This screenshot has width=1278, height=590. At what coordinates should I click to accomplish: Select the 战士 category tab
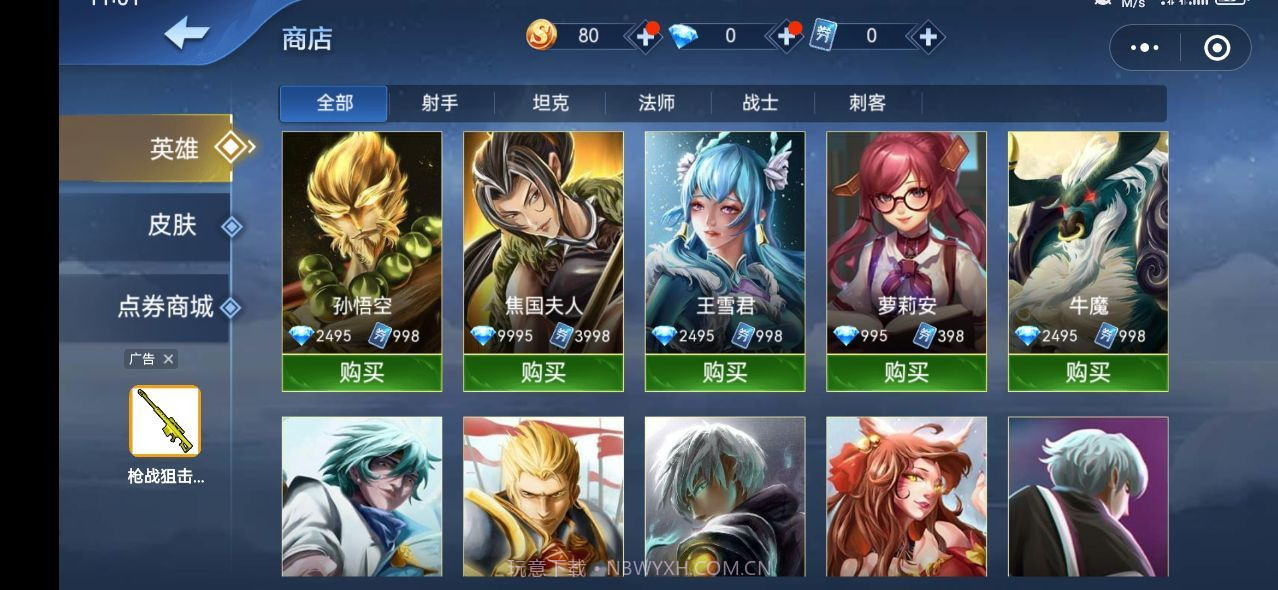click(x=761, y=103)
